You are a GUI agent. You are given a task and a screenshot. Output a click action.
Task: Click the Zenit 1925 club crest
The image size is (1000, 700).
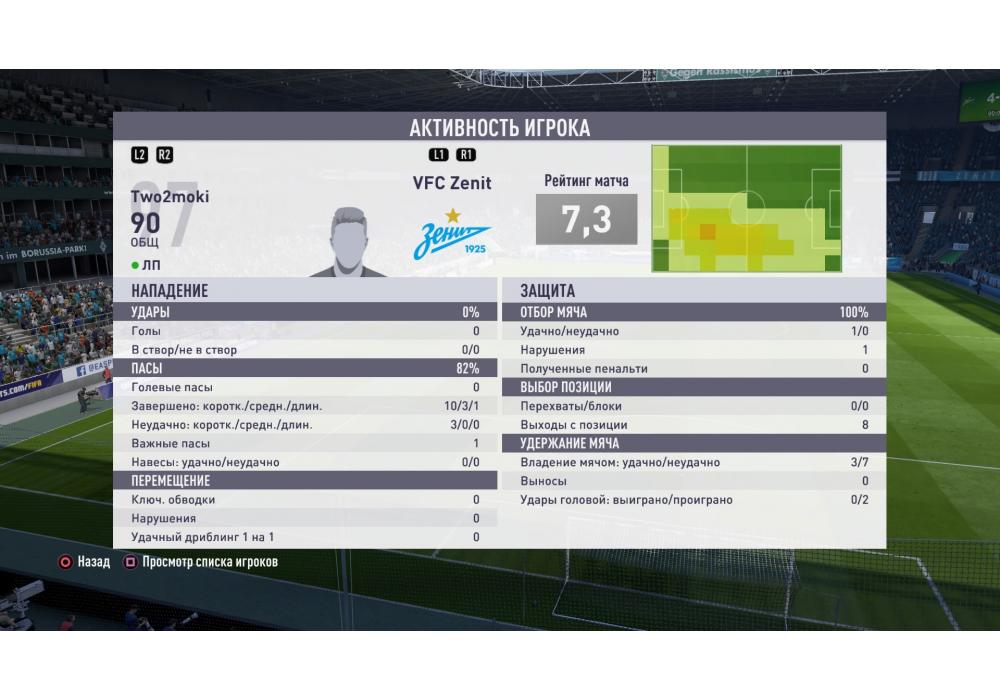click(452, 237)
